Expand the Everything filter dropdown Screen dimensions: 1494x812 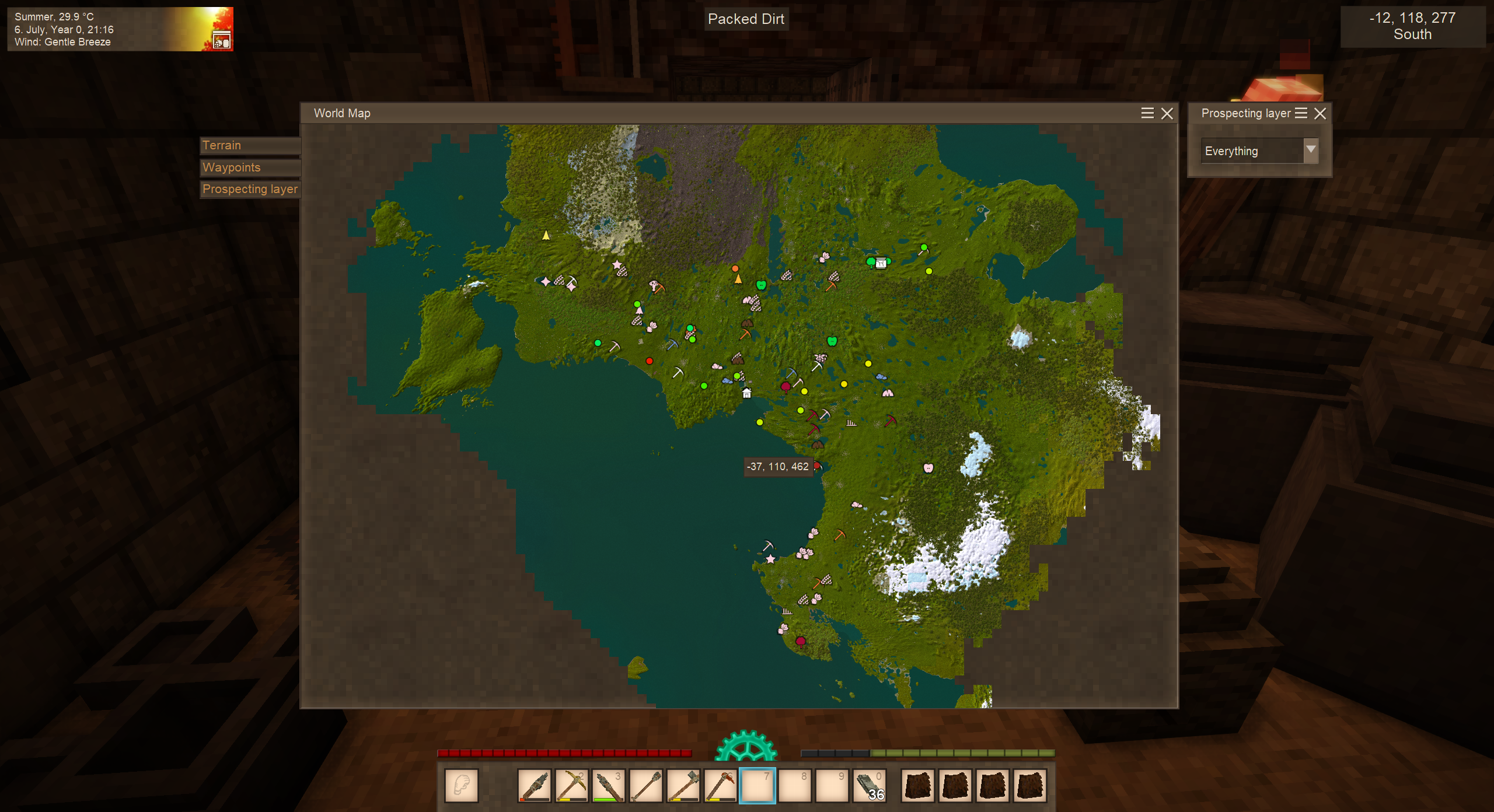(1311, 150)
